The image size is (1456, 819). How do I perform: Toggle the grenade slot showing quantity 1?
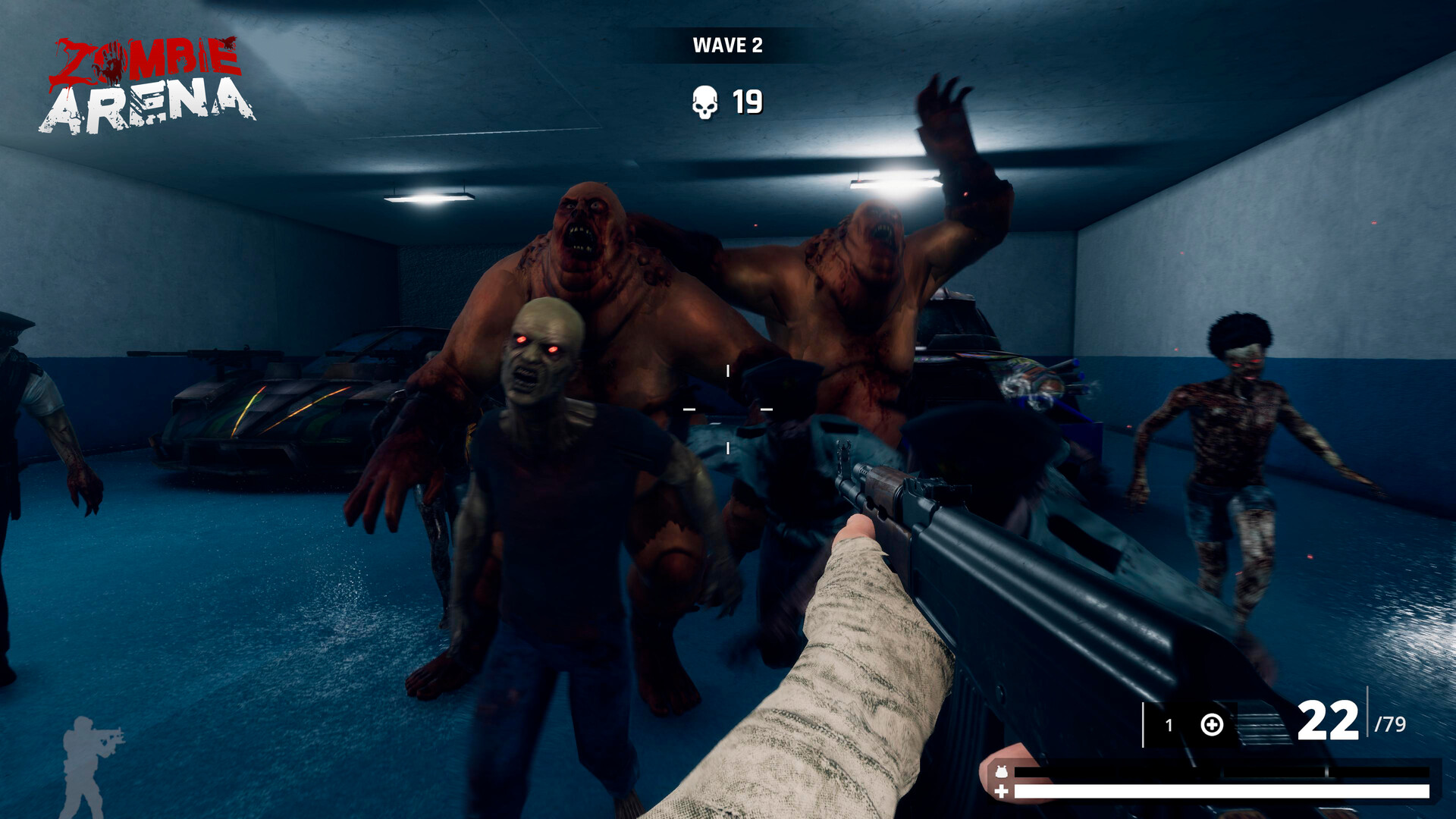click(x=1169, y=723)
